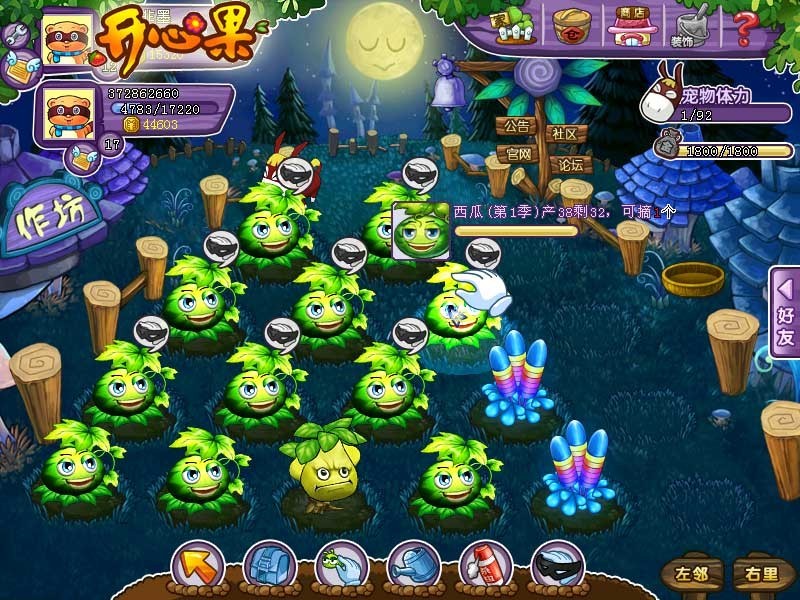
Task: Visit the left neighbor (左邻)
Action: [x=690, y=574]
